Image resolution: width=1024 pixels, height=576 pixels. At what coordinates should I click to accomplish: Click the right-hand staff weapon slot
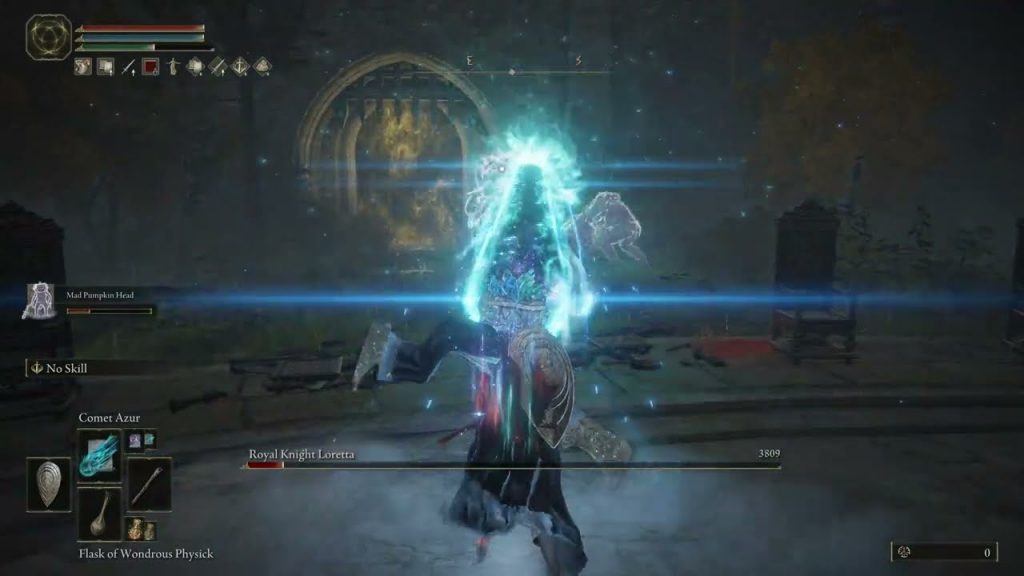(x=148, y=484)
